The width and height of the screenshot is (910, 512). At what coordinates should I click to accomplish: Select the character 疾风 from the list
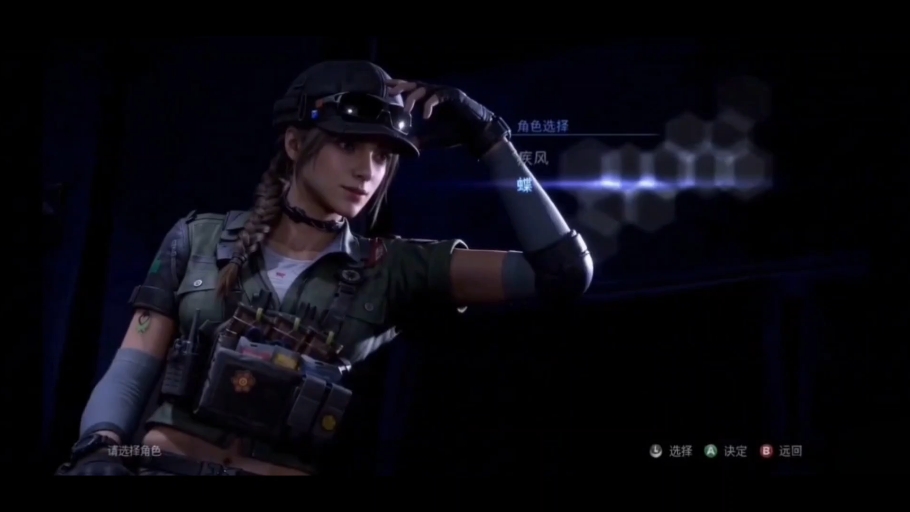[534, 157]
